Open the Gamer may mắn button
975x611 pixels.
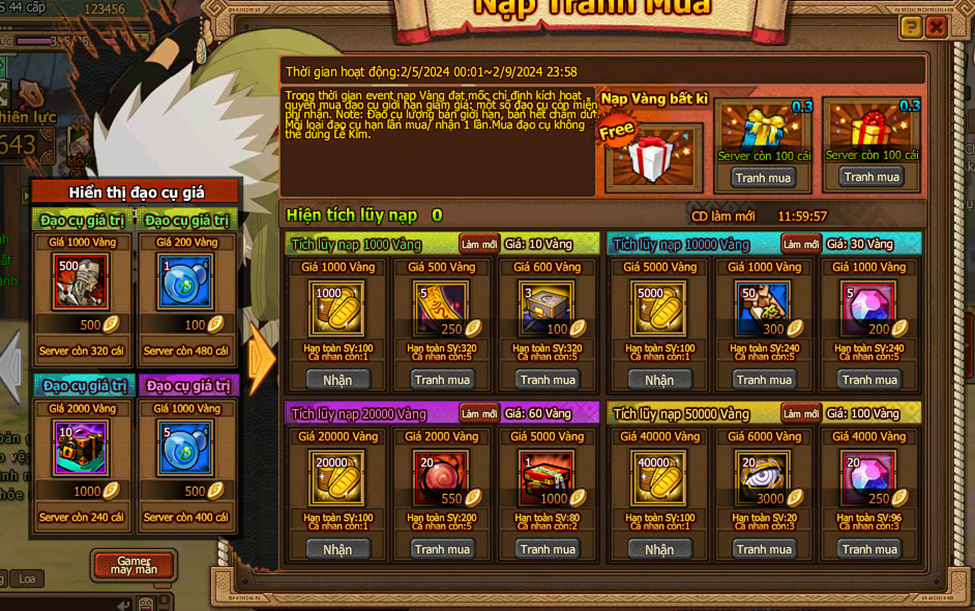pos(134,565)
